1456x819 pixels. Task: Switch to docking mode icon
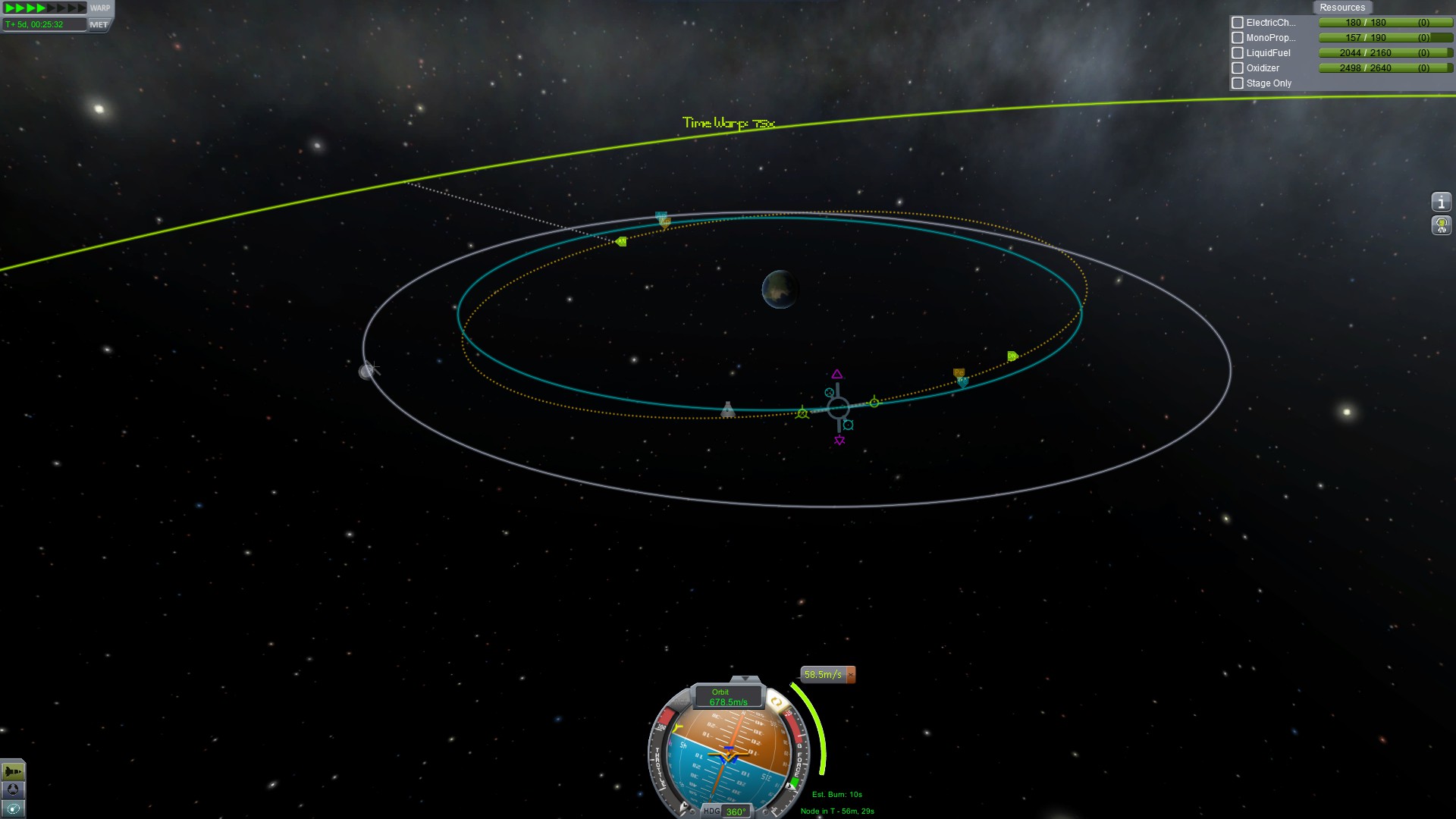coord(13,790)
